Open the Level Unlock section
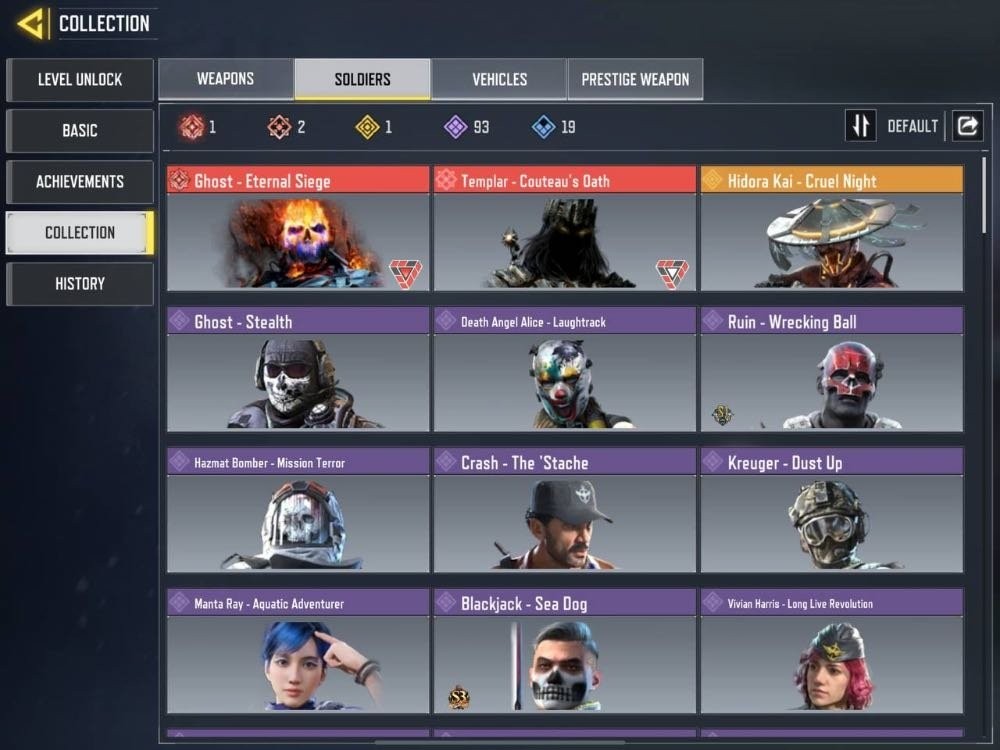 (80, 79)
